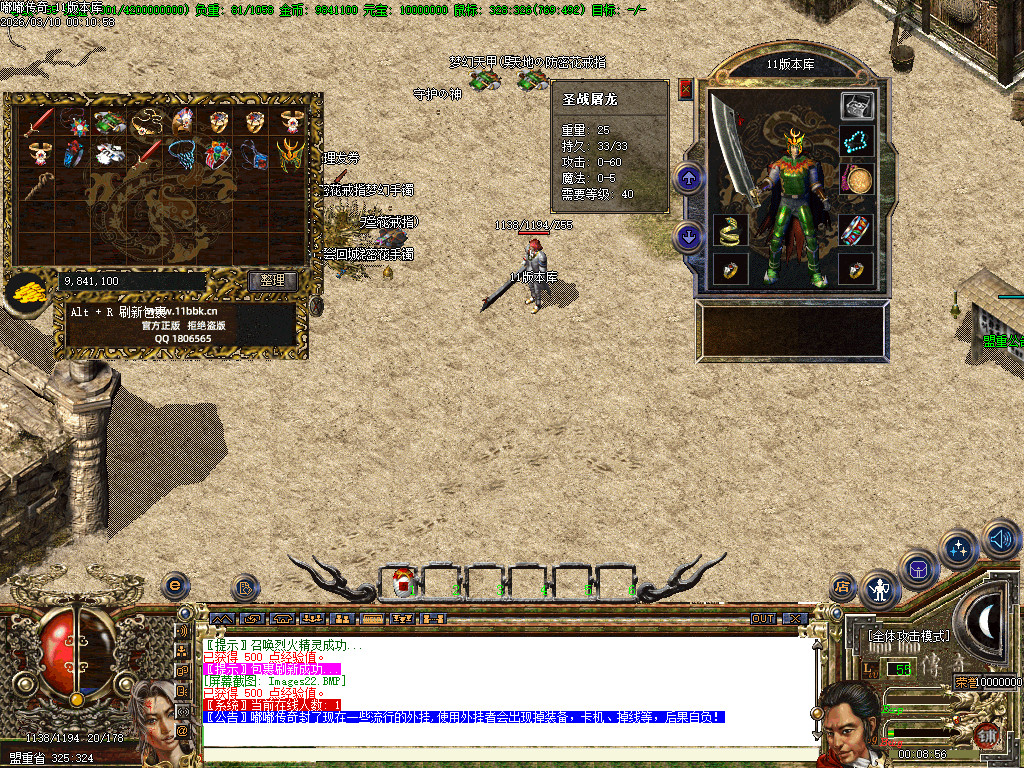Toggle the speaker sound button
Image resolution: width=1024 pixels, height=768 pixels.
click(1001, 539)
